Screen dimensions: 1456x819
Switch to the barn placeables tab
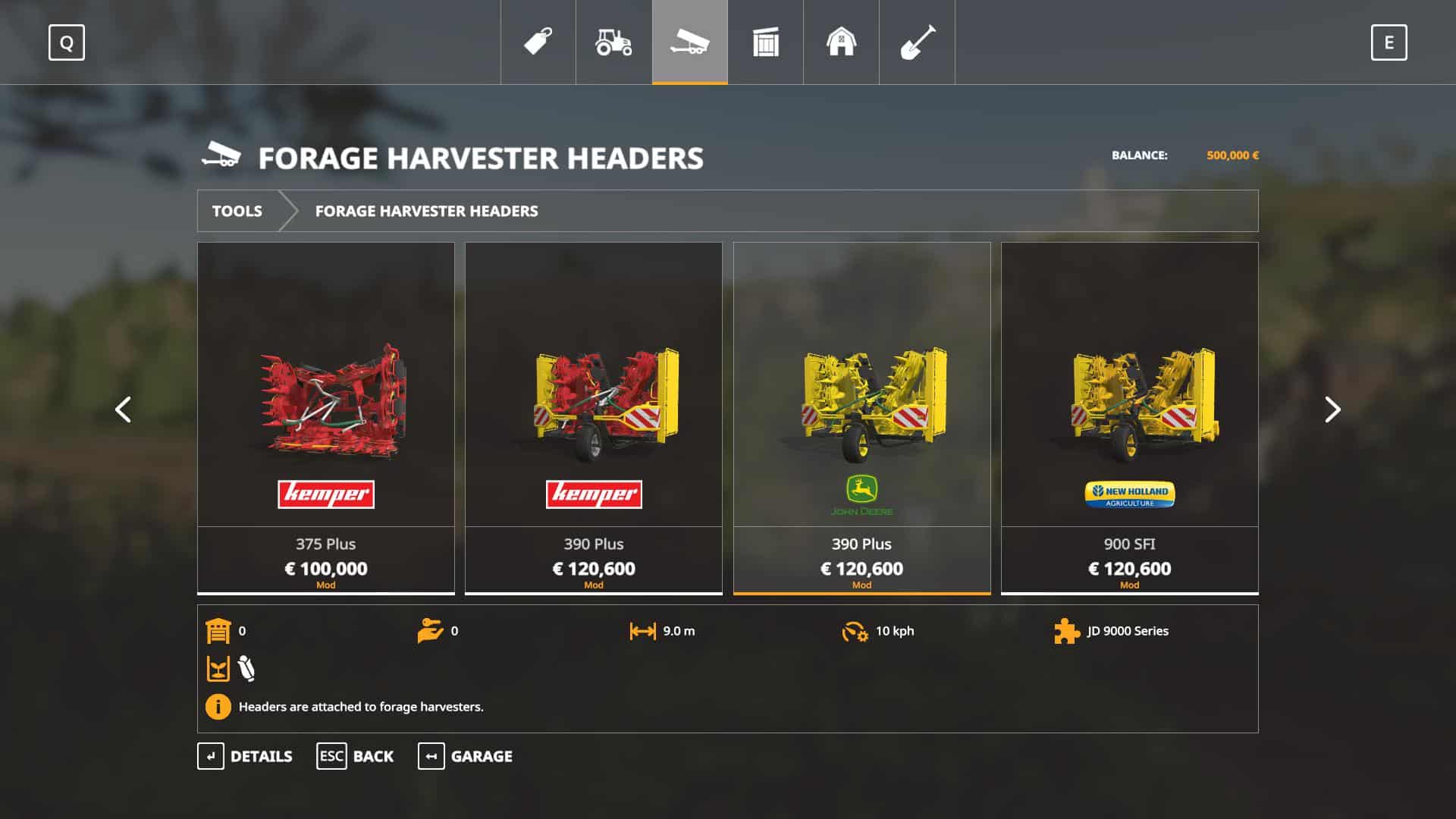841,42
